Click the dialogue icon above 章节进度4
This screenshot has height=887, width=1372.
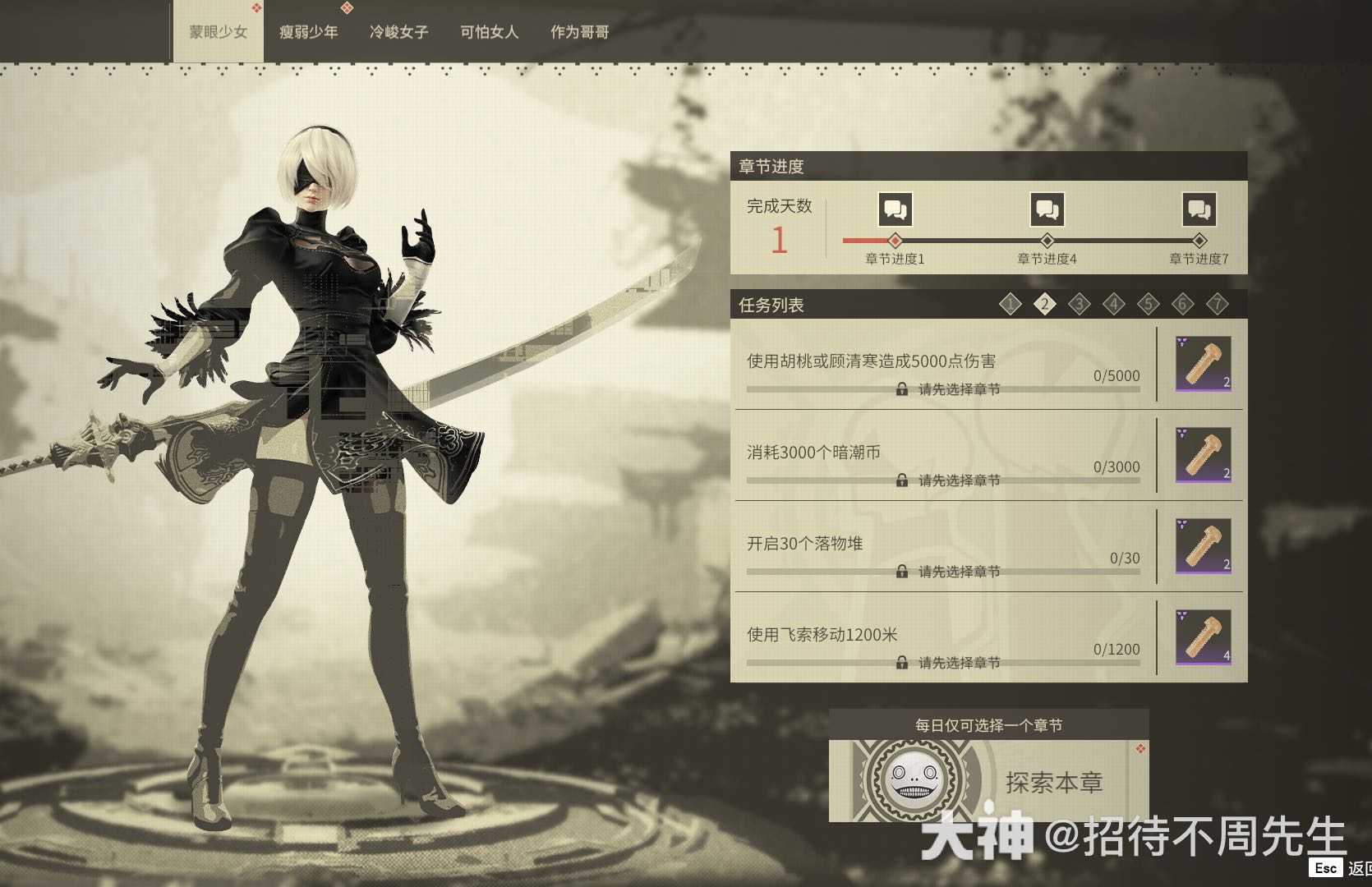coord(1047,209)
